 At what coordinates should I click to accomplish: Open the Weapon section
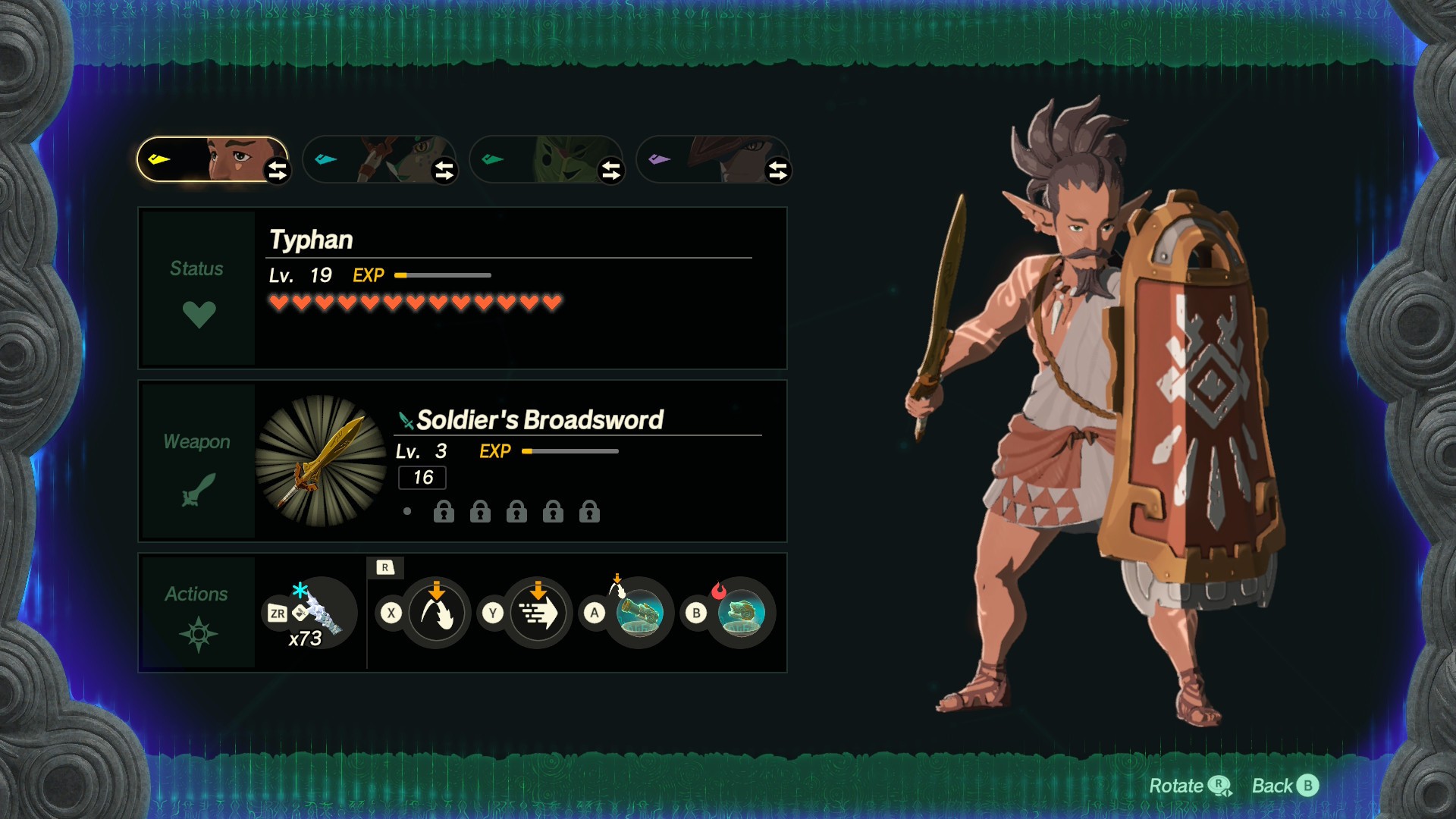coord(198,461)
